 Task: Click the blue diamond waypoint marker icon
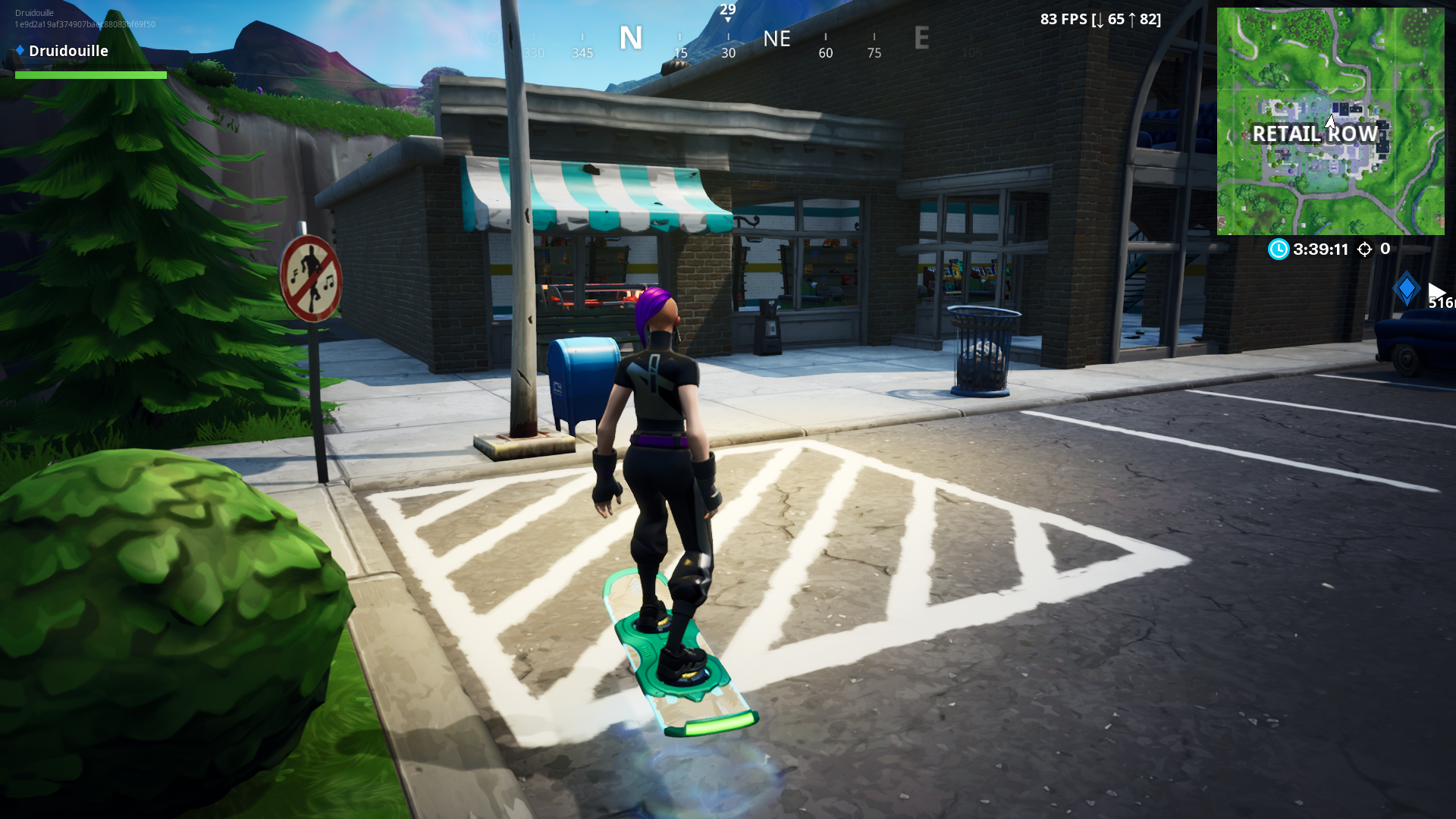coord(1407,287)
